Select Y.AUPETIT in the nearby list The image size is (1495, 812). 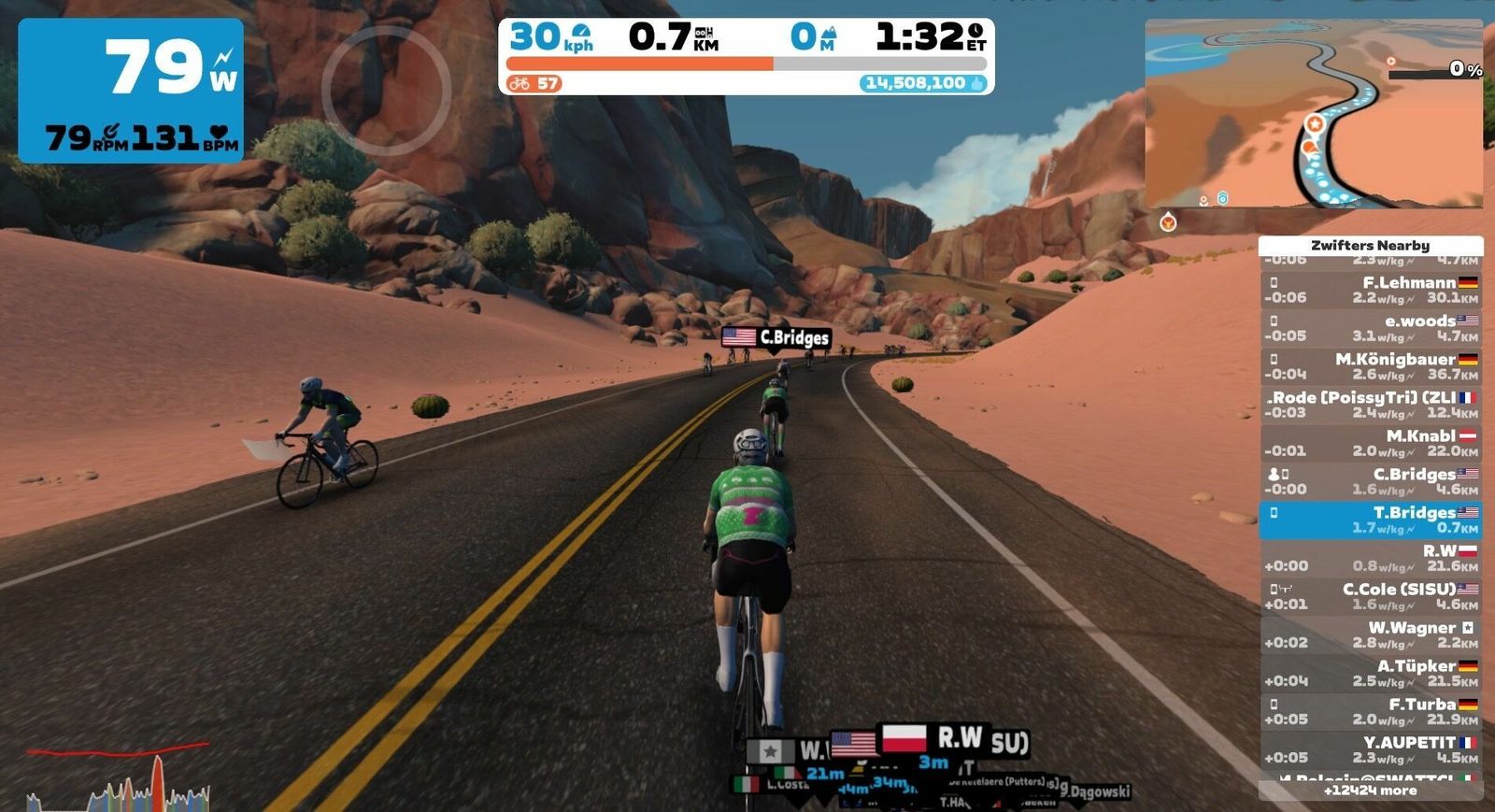(x=1371, y=749)
